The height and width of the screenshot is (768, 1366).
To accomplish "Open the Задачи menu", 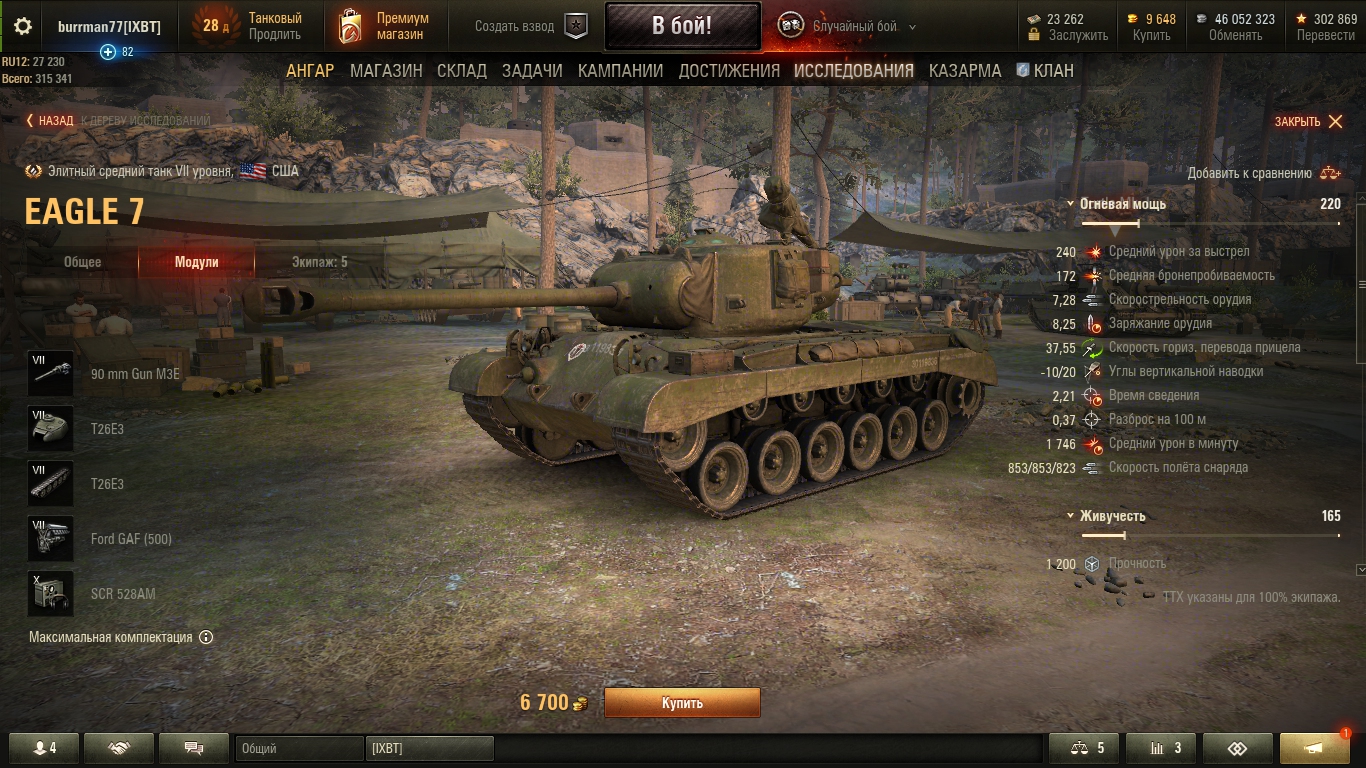I will (532, 71).
